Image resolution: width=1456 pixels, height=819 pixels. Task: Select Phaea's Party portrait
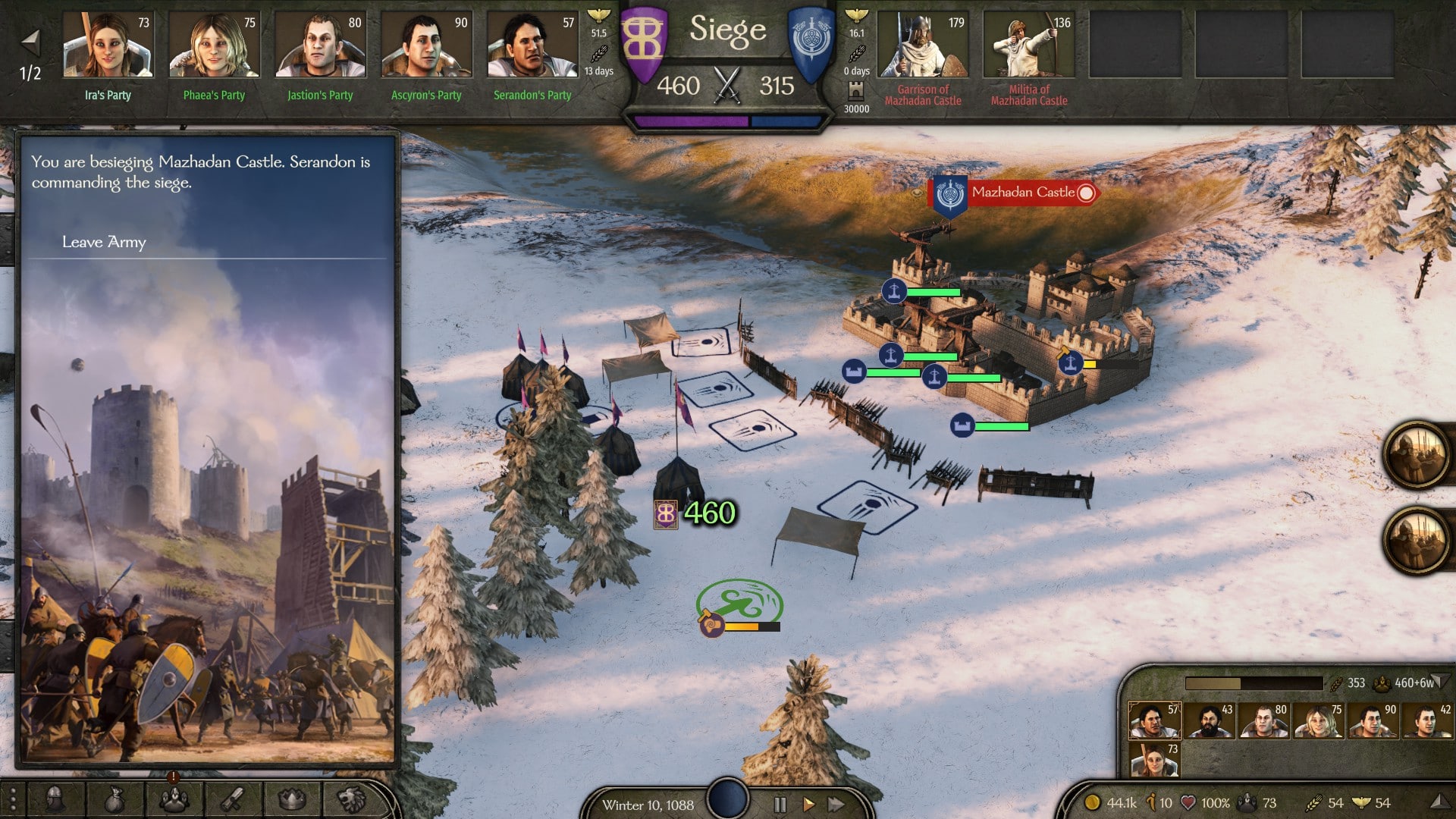[214, 45]
